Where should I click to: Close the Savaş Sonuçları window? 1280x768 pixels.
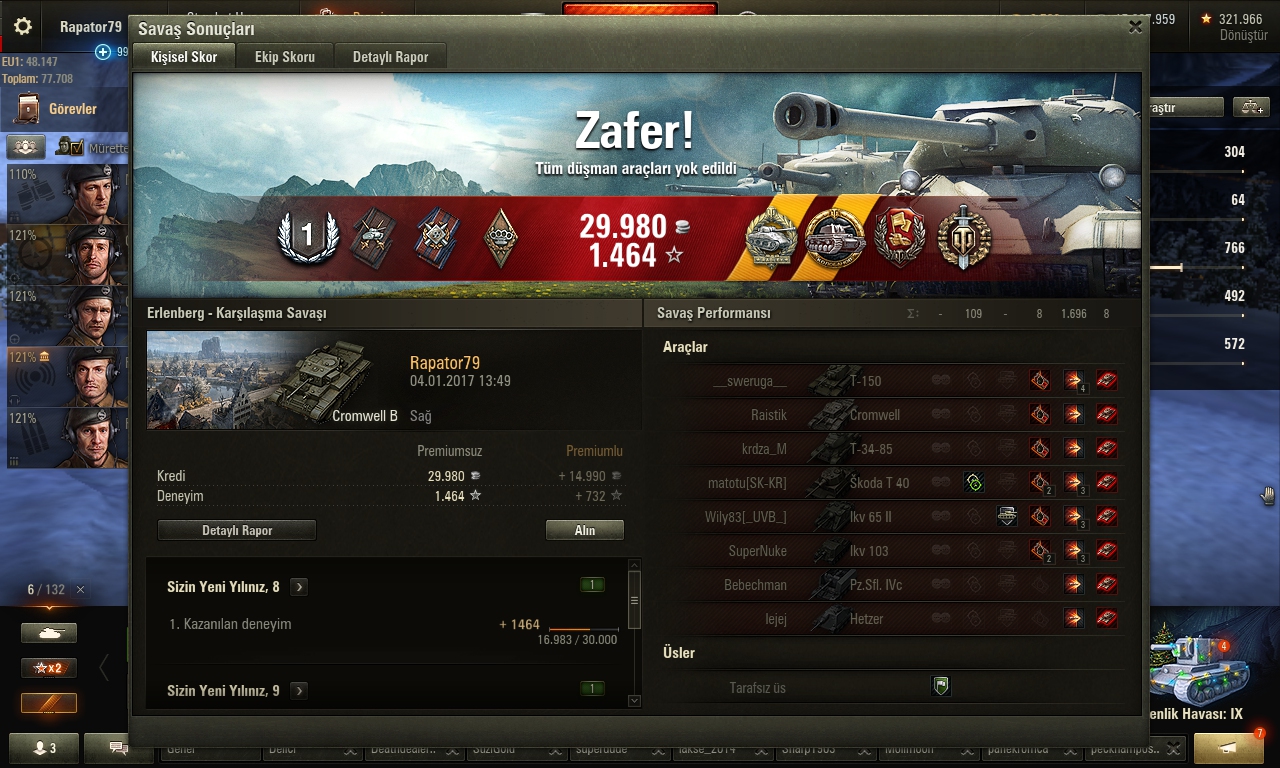(1135, 28)
